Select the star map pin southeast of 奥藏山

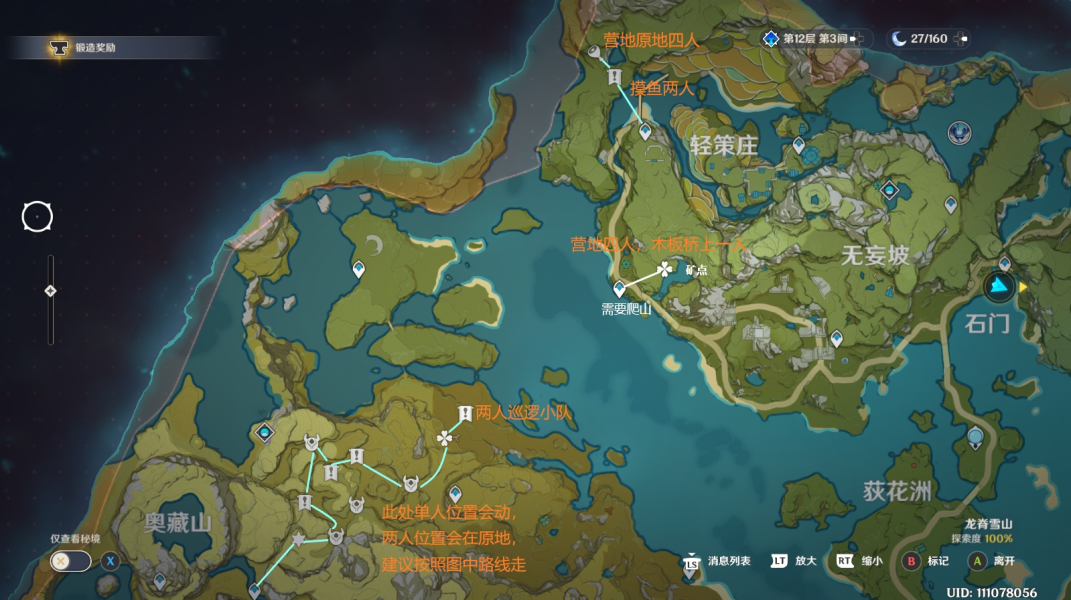298,540
